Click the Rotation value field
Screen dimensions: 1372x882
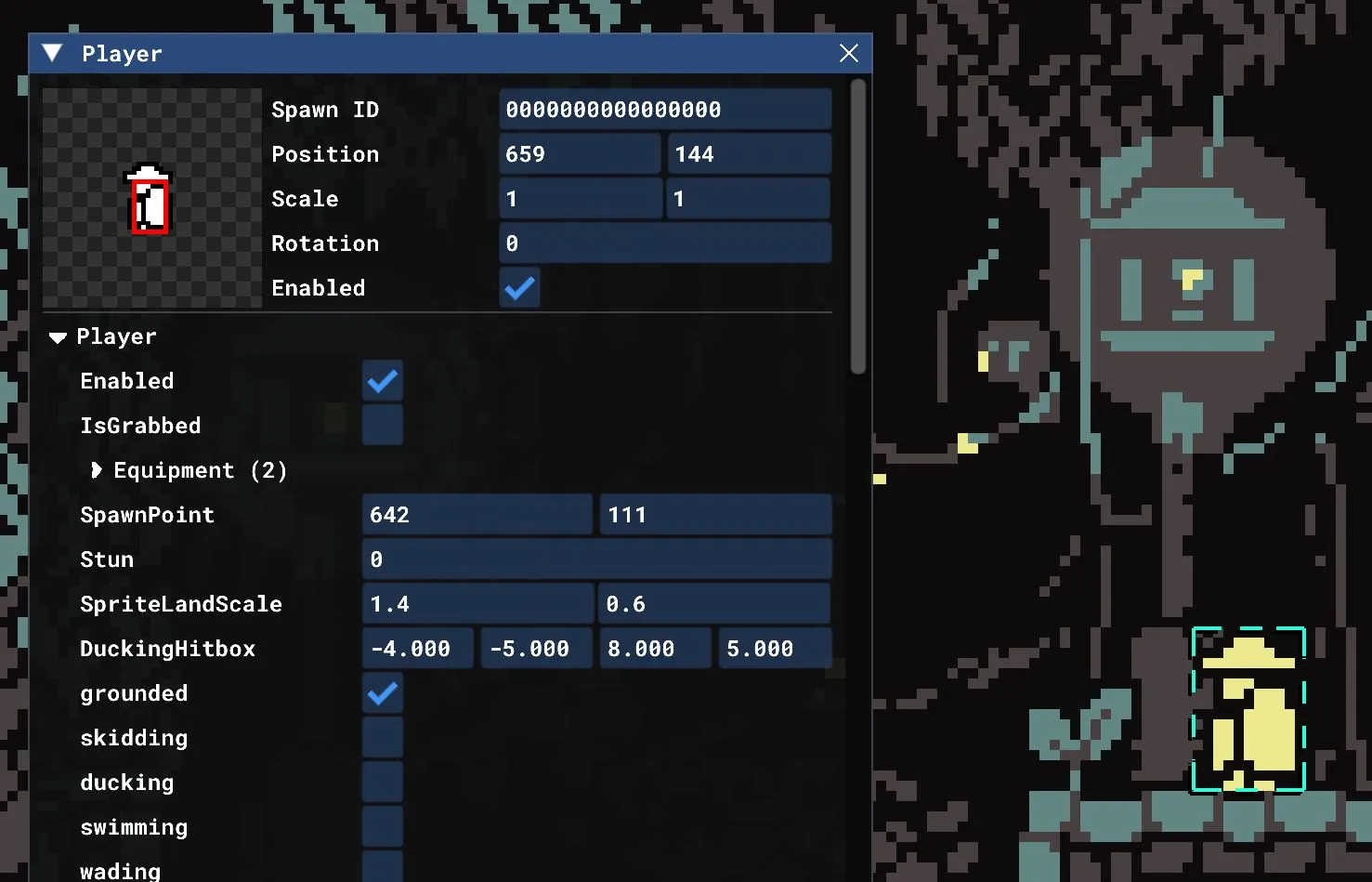click(x=665, y=243)
